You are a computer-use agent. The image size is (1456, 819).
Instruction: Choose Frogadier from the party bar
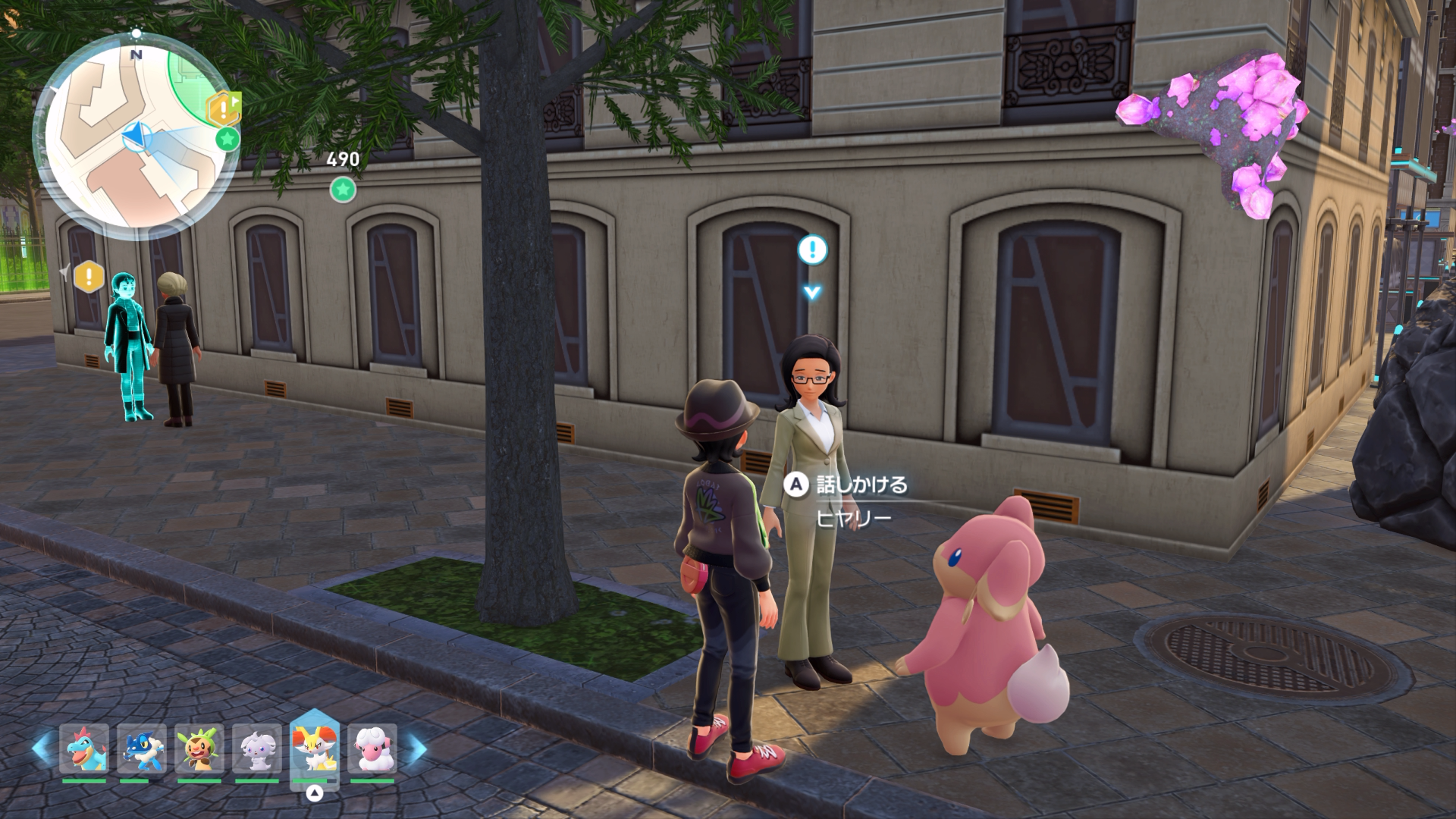[x=142, y=748]
